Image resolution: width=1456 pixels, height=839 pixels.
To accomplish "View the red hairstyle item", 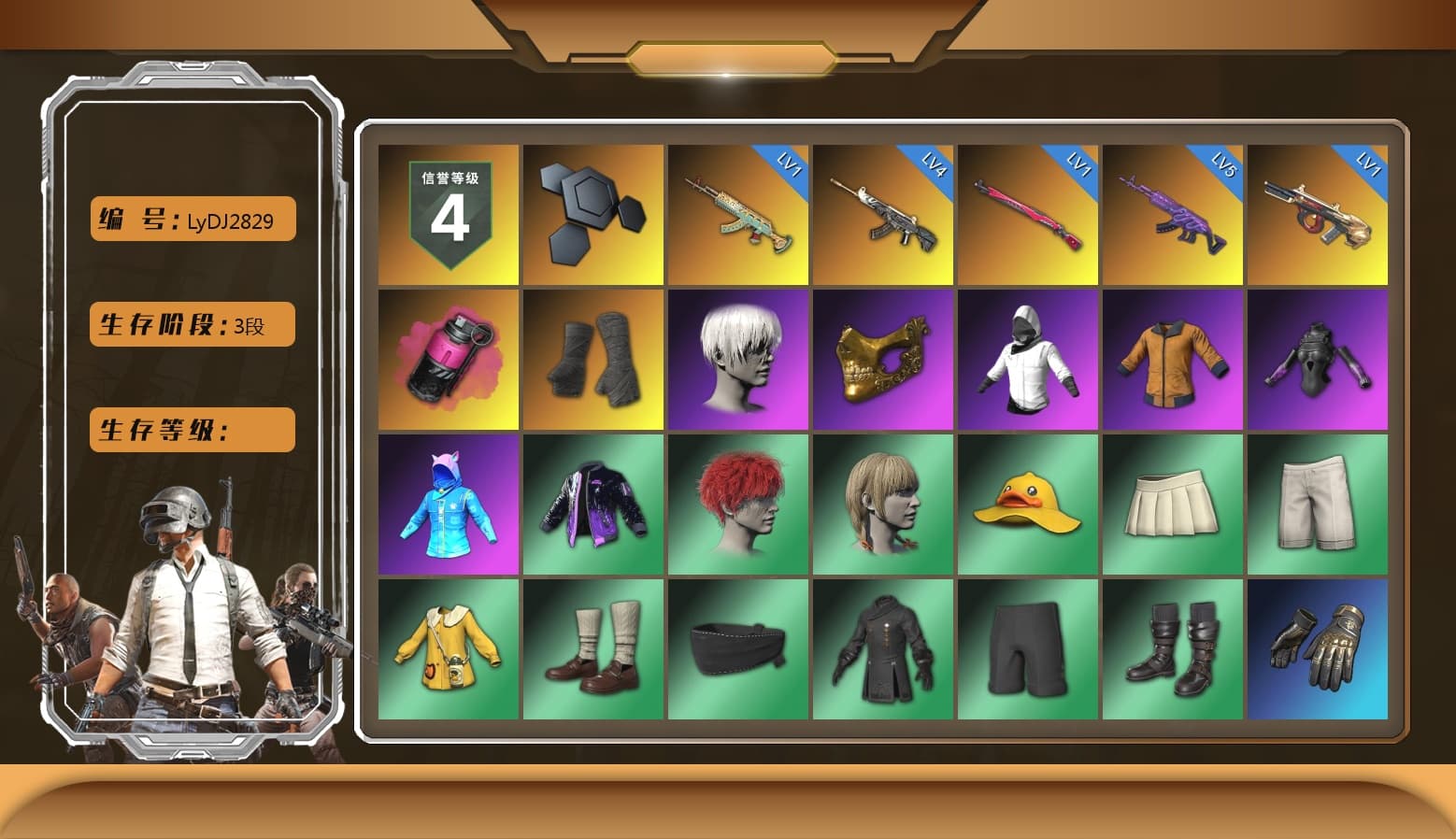I will click(x=738, y=505).
